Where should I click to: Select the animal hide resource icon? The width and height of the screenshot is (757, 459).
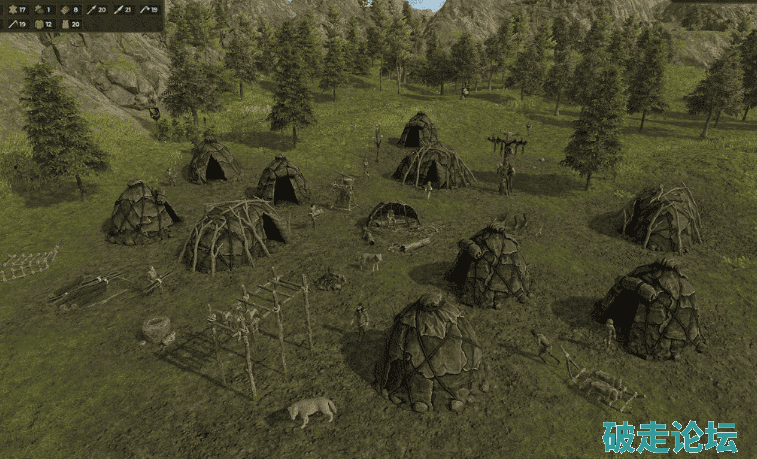13,9
